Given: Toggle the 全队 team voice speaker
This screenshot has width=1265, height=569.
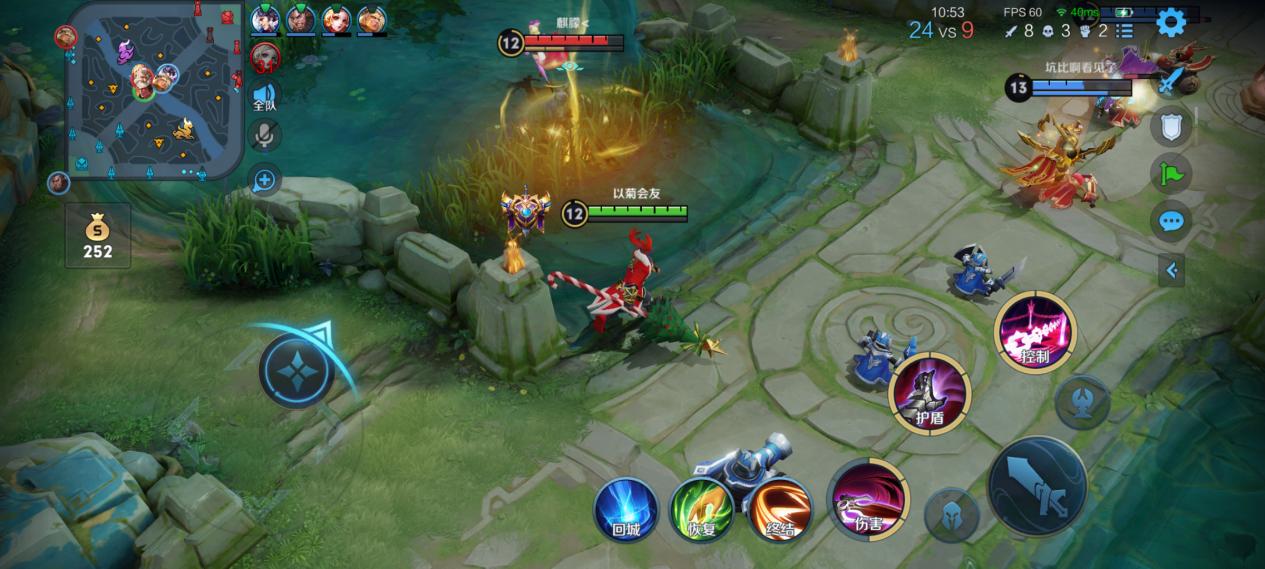Looking at the screenshot, I should pyautogui.click(x=264, y=95).
